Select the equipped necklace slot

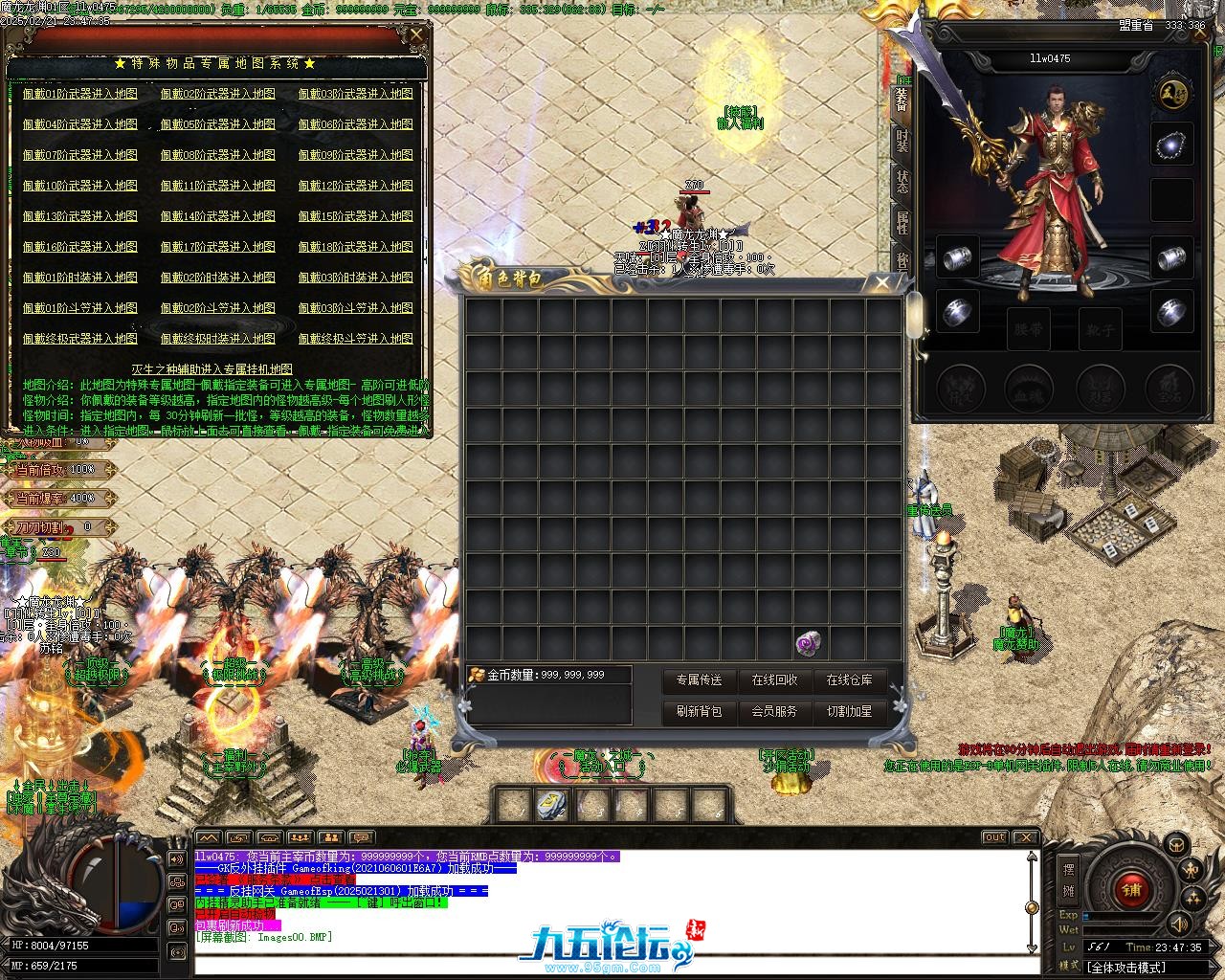click(1171, 145)
